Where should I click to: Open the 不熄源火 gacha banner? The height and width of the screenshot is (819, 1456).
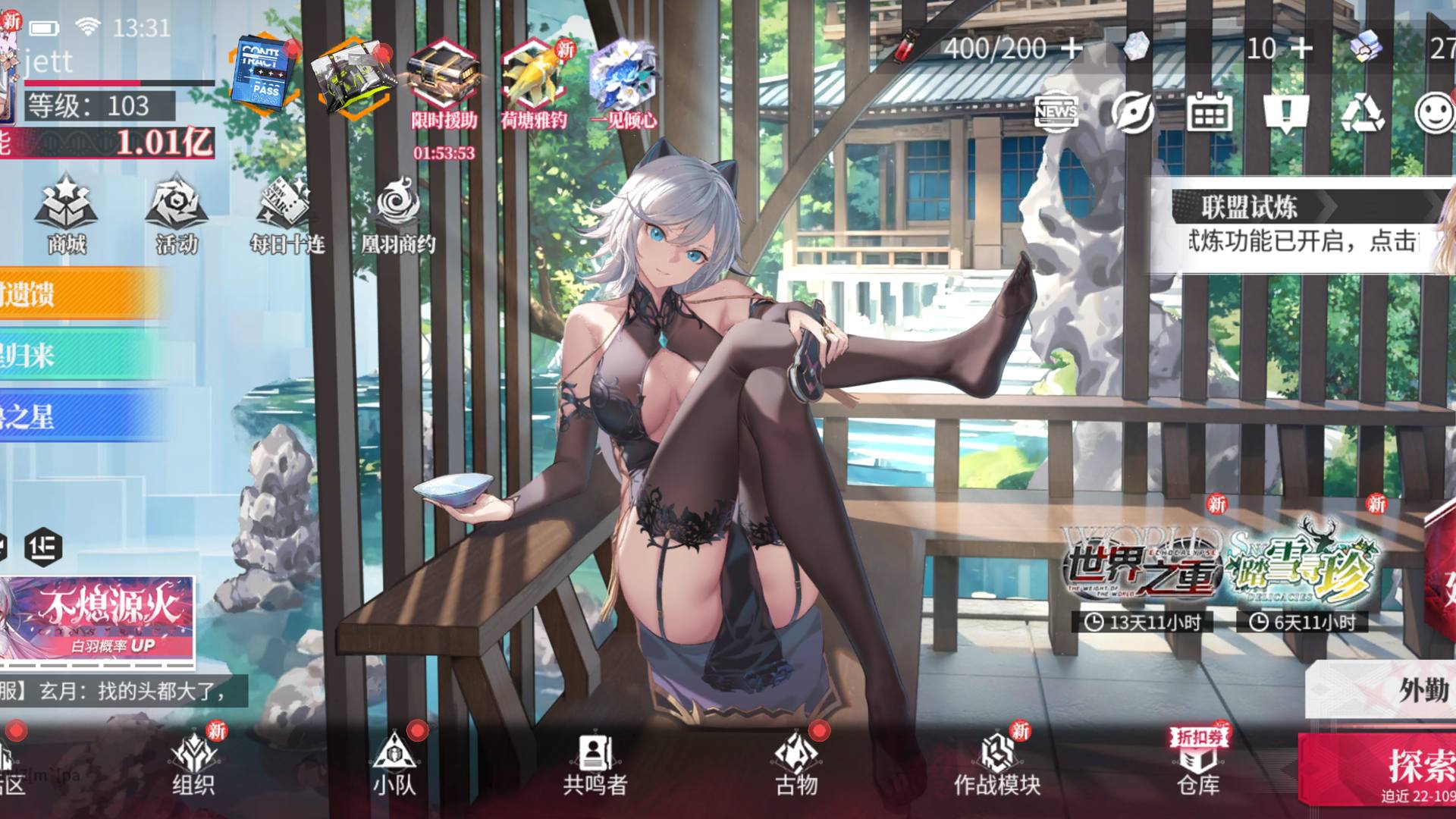point(97,620)
